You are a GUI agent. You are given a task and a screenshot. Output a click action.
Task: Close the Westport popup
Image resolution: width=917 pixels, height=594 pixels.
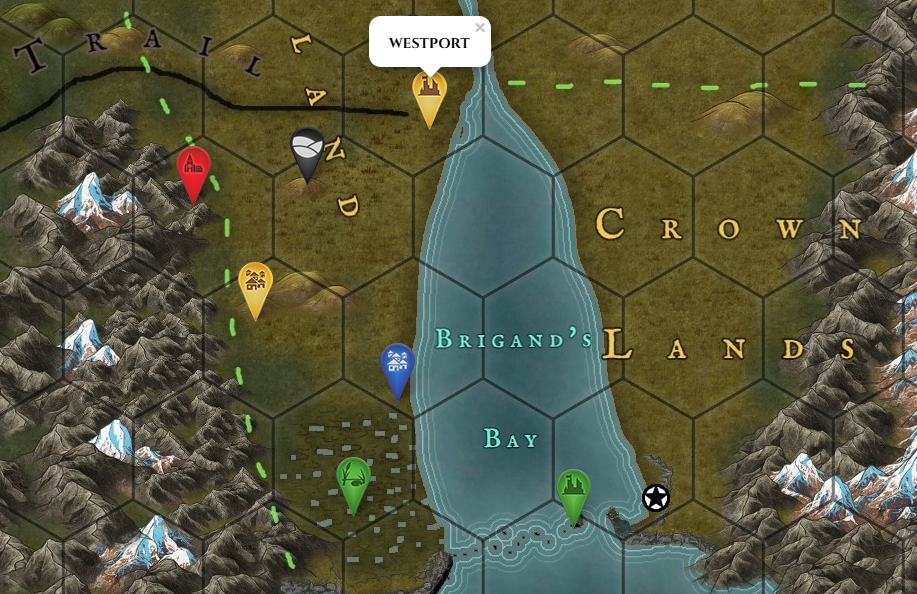480,28
